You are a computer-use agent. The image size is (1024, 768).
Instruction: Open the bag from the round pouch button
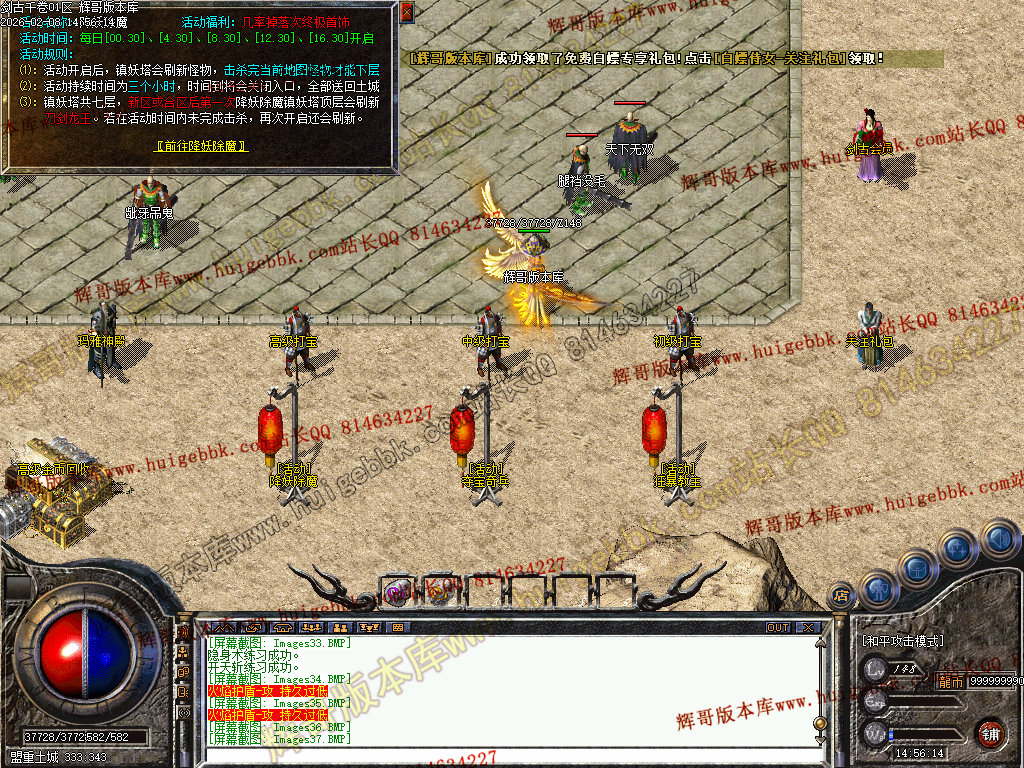point(917,569)
